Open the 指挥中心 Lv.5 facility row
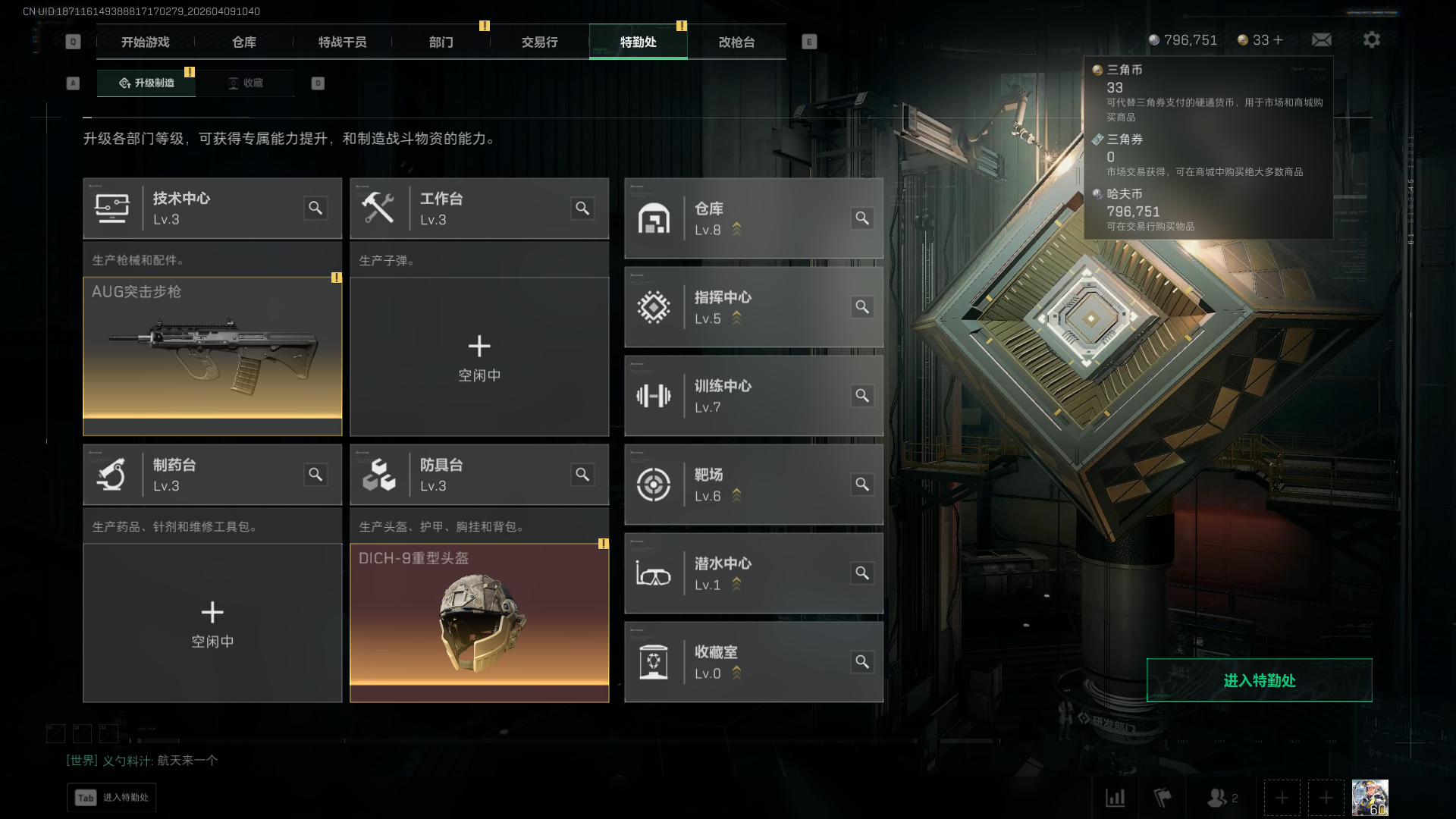 753,307
